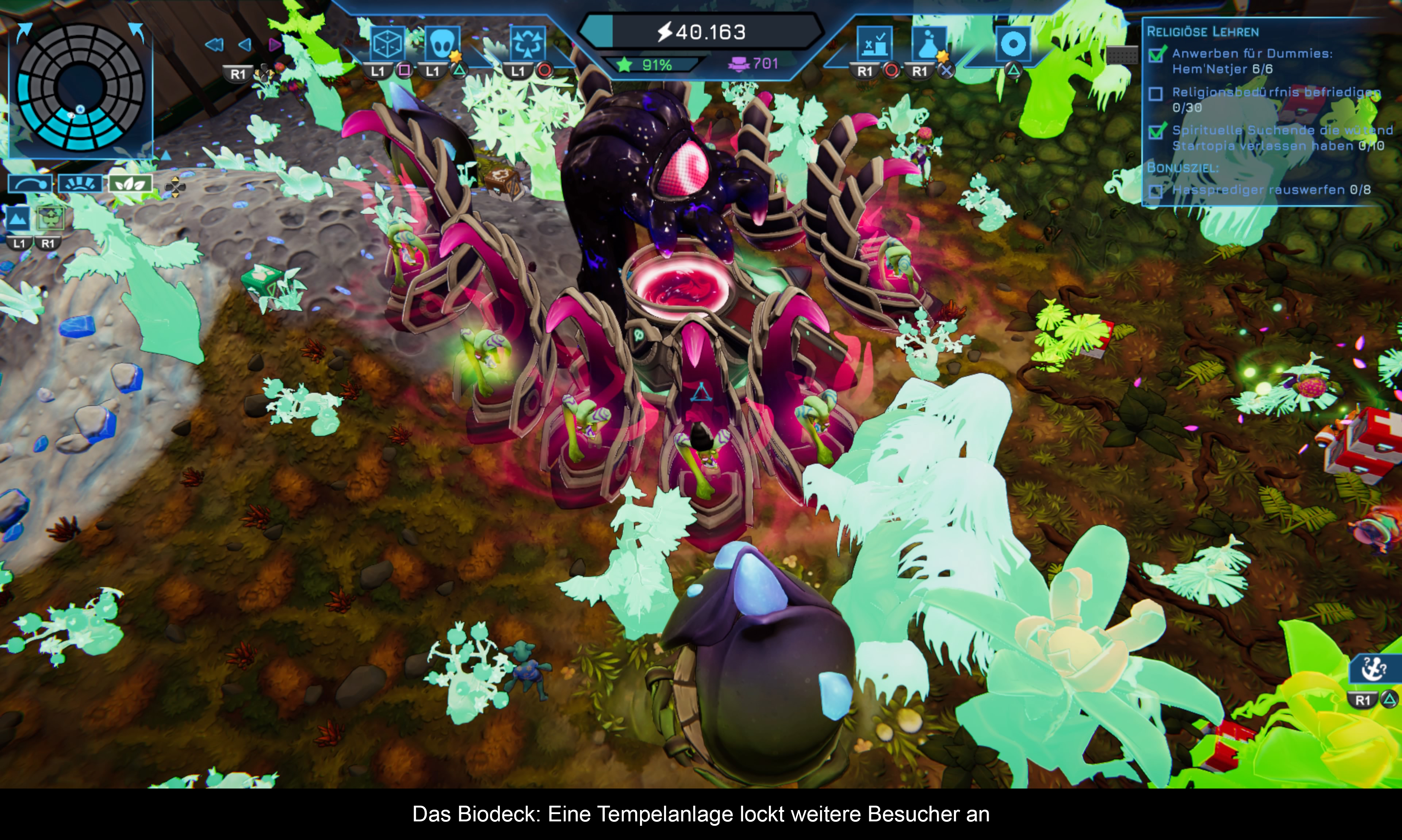
Task: Click the Religiöse Lehren objectives panel title
Action: click(1202, 32)
